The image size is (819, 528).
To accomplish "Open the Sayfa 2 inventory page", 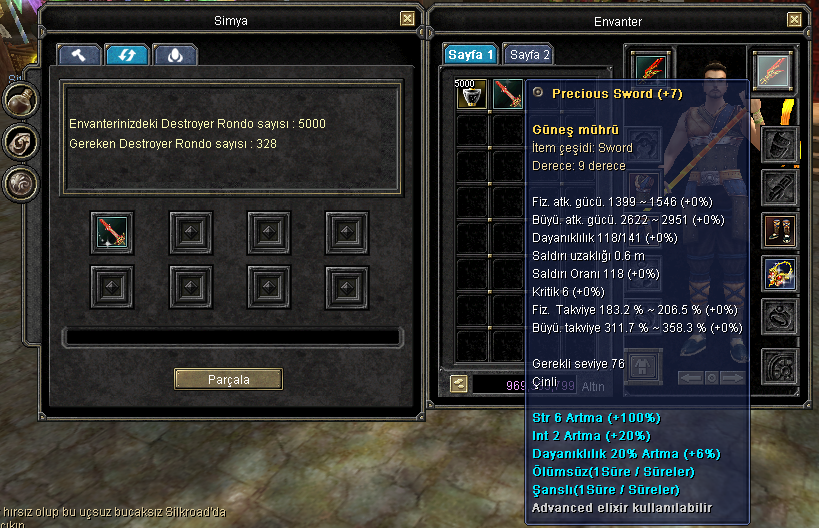I will coord(529,55).
